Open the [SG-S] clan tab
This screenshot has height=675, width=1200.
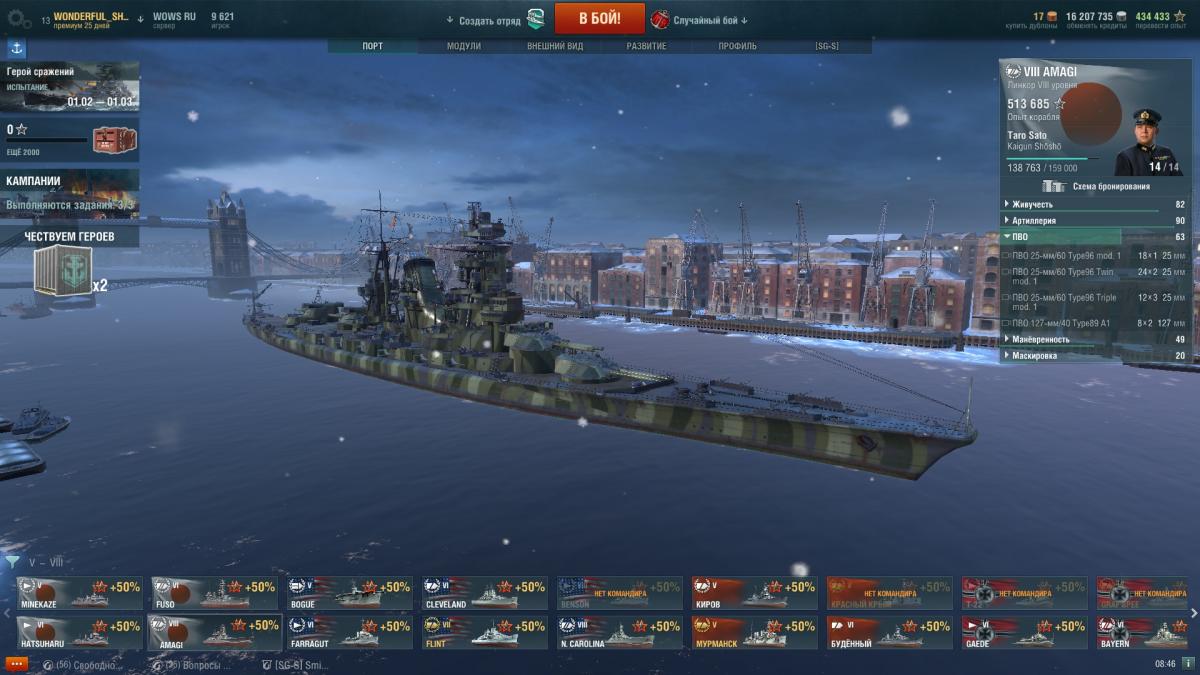pos(827,46)
